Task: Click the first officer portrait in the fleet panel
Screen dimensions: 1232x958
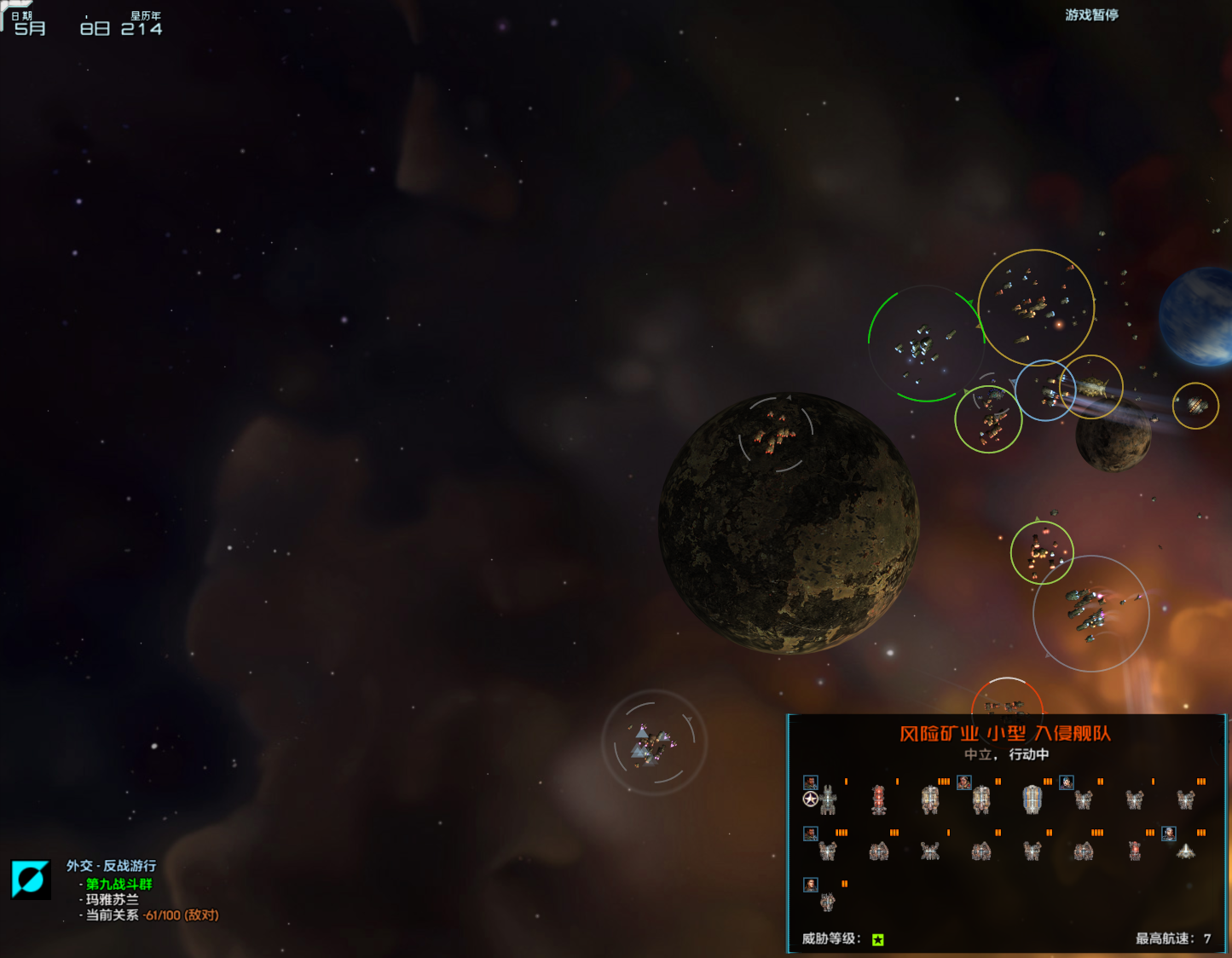Action: pyautogui.click(x=810, y=782)
